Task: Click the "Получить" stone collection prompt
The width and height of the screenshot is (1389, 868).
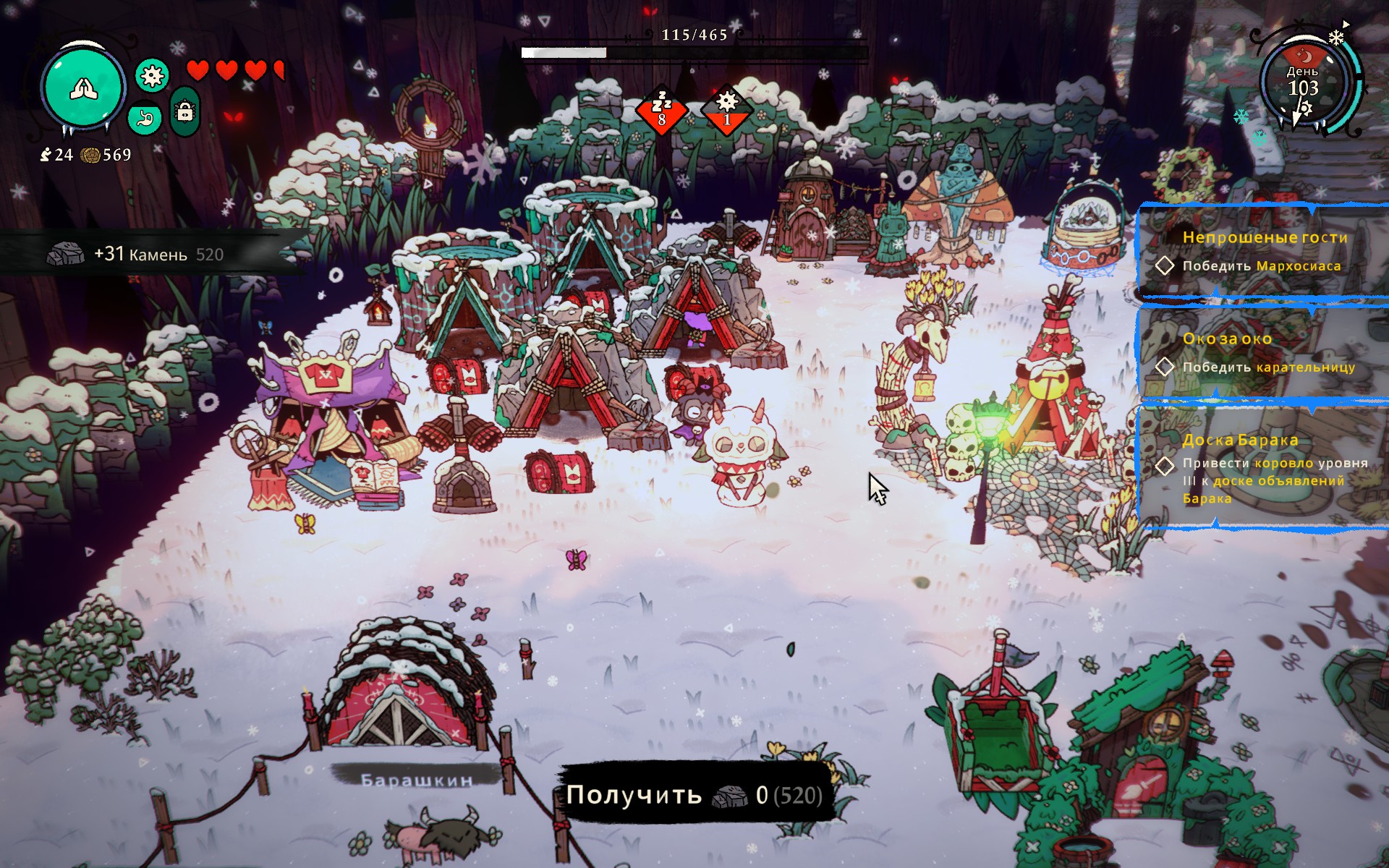Action: point(694,795)
